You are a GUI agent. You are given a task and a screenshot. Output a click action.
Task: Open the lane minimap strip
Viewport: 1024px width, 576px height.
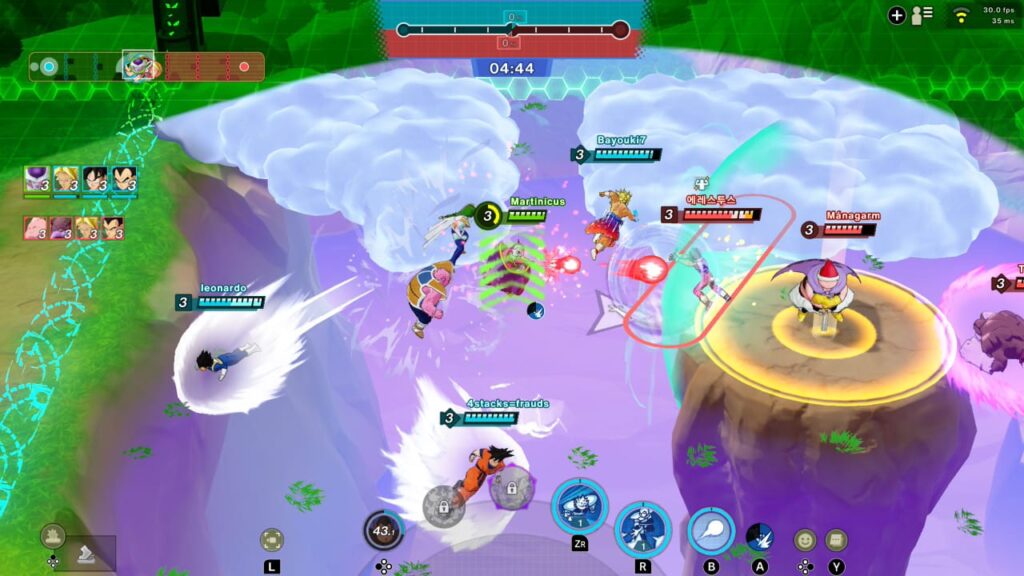[146, 67]
